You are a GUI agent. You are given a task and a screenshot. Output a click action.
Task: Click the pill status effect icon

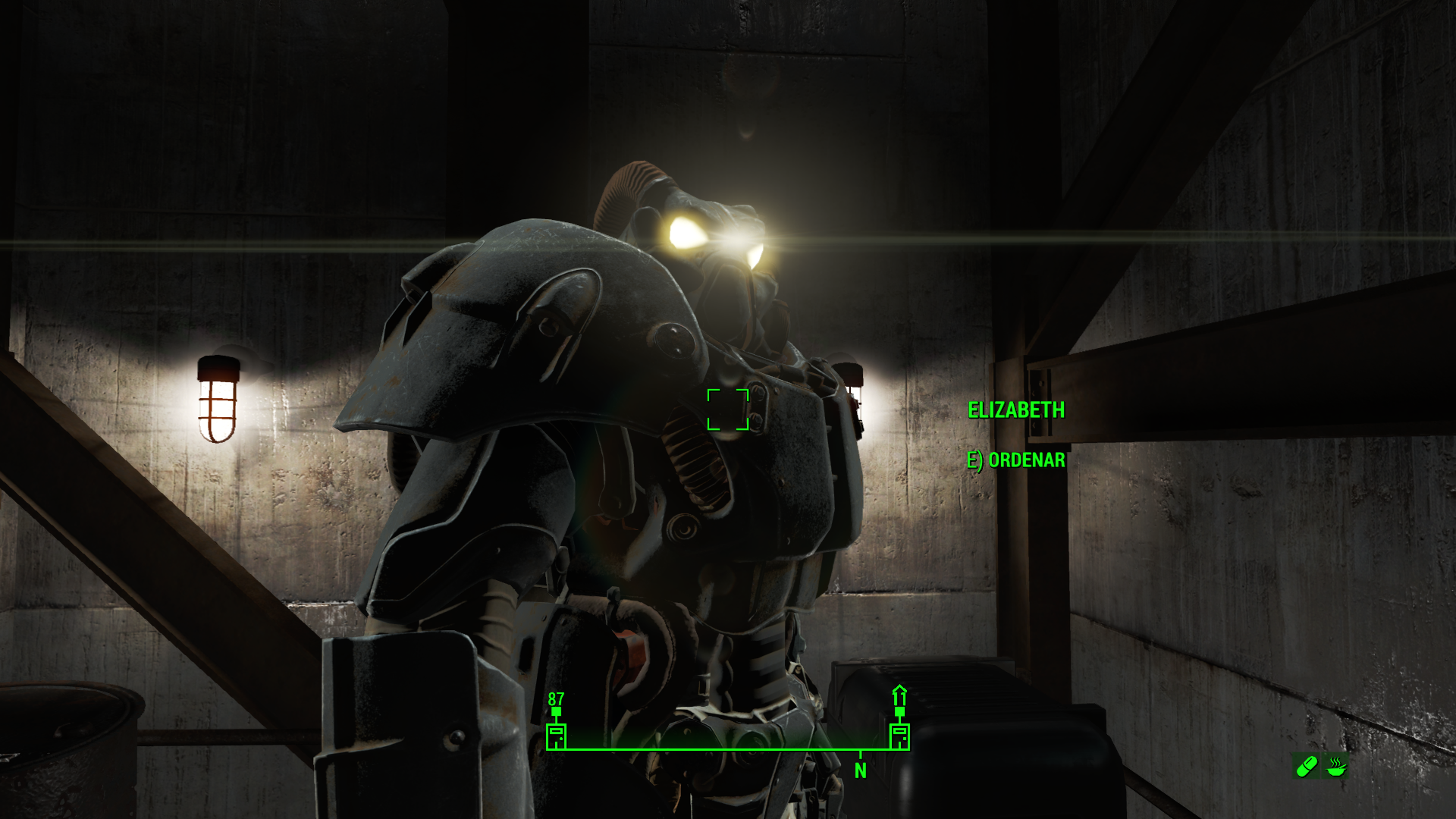[x=1307, y=766]
